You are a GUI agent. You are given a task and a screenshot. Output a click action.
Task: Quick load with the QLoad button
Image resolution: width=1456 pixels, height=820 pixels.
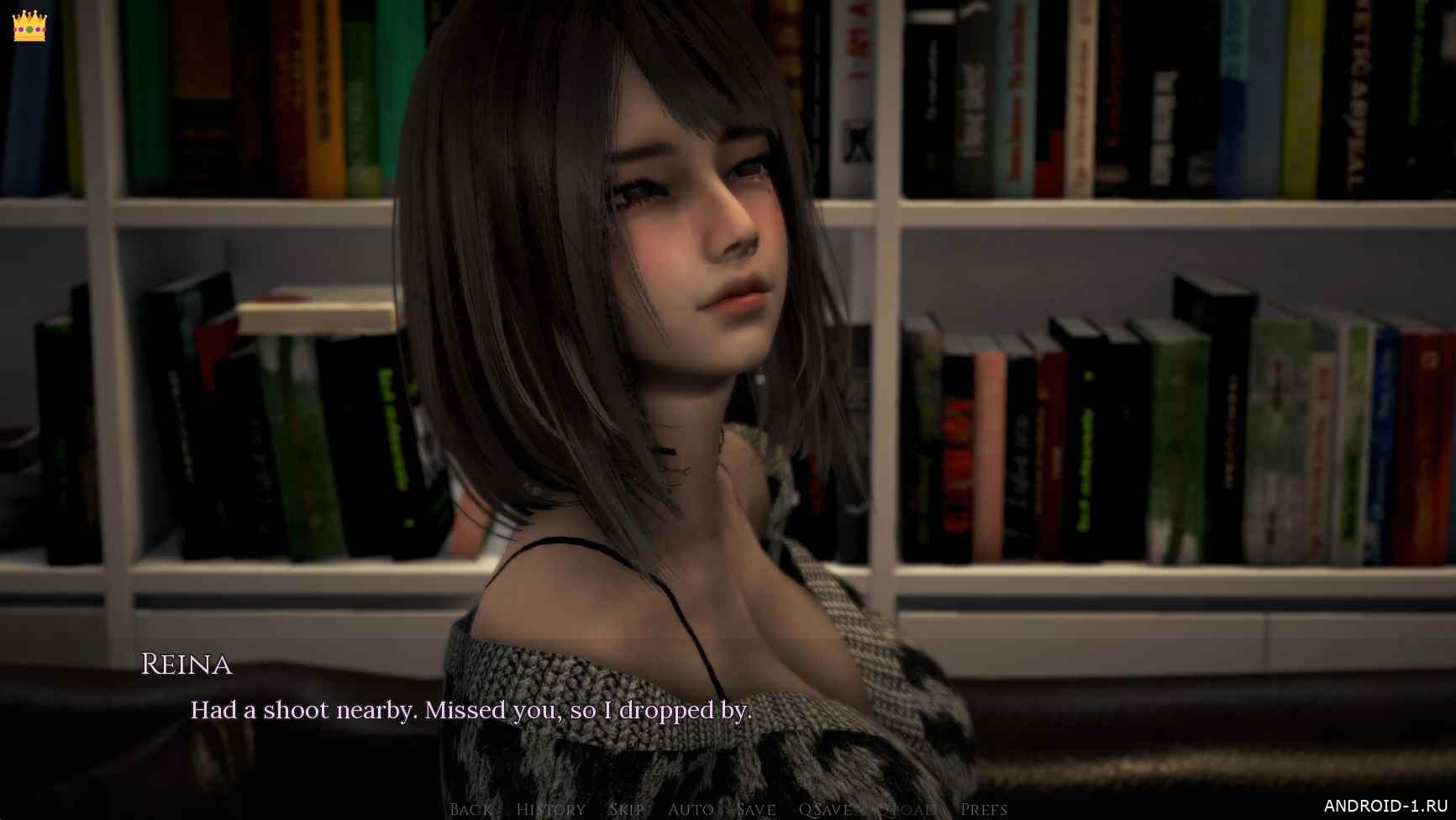point(906,809)
